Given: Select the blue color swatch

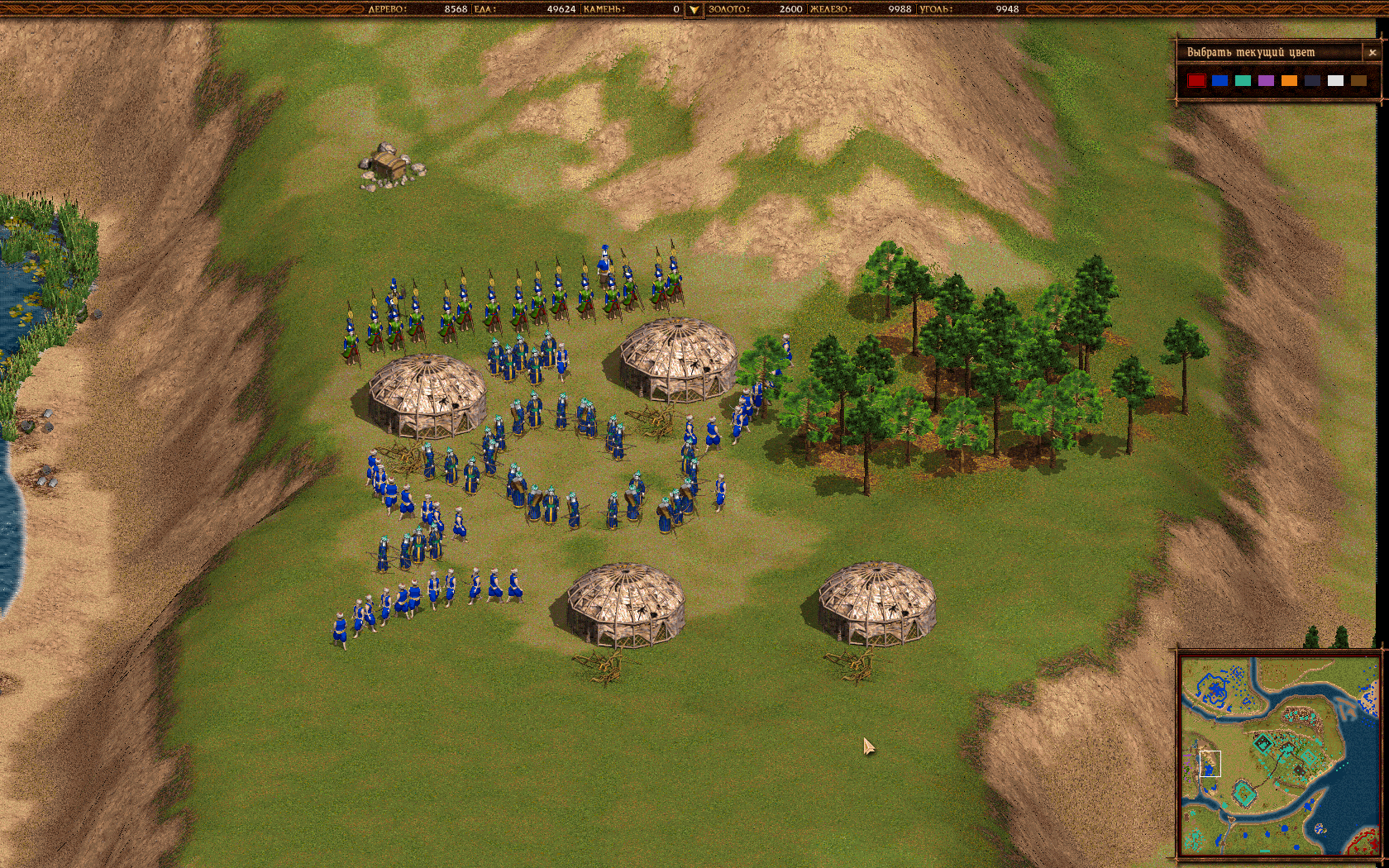Looking at the screenshot, I should click(1220, 80).
